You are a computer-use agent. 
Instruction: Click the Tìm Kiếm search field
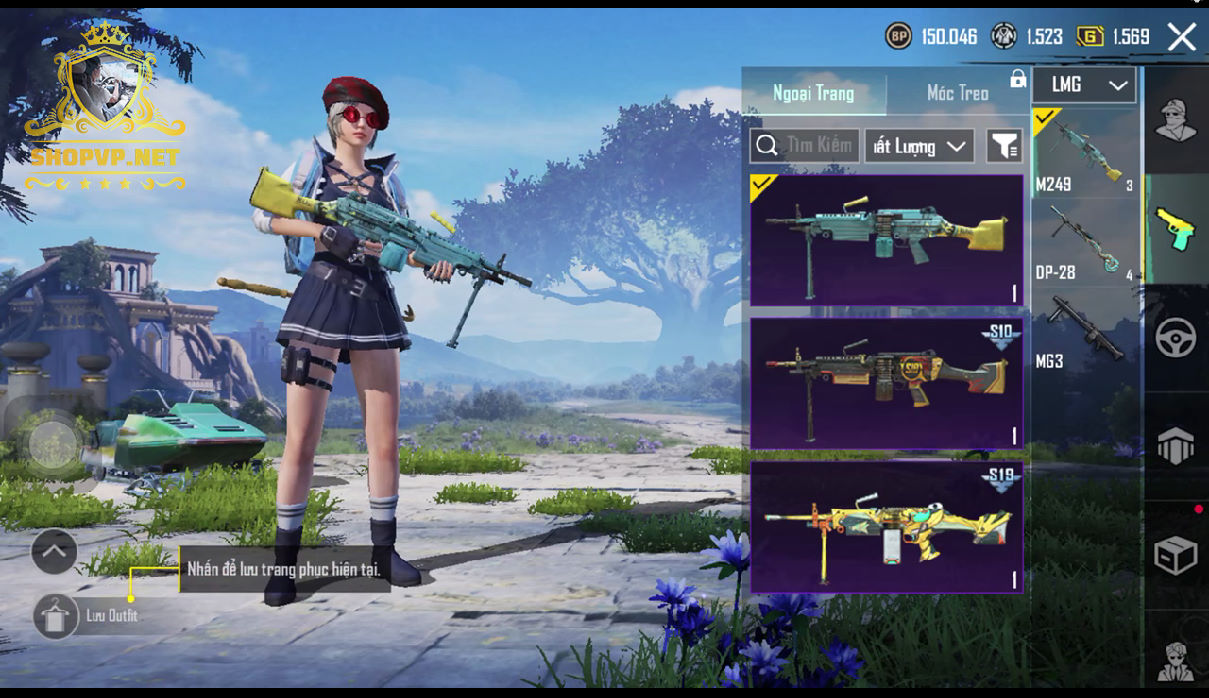pyautogui.click(x=805, y=146)
